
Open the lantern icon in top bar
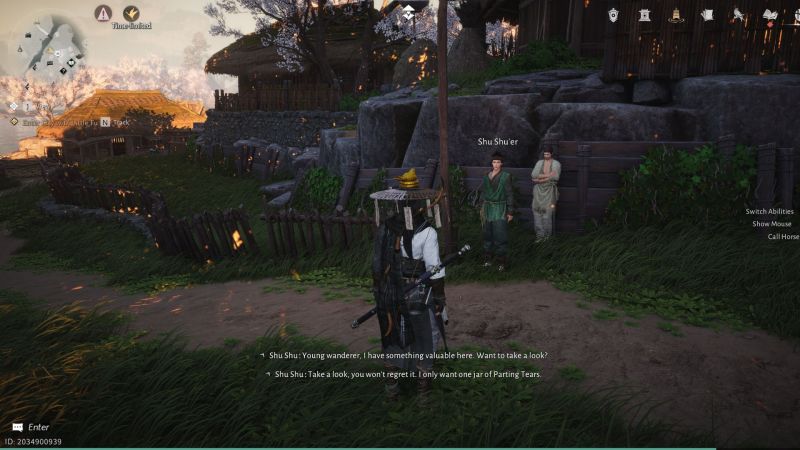(614, 14)
